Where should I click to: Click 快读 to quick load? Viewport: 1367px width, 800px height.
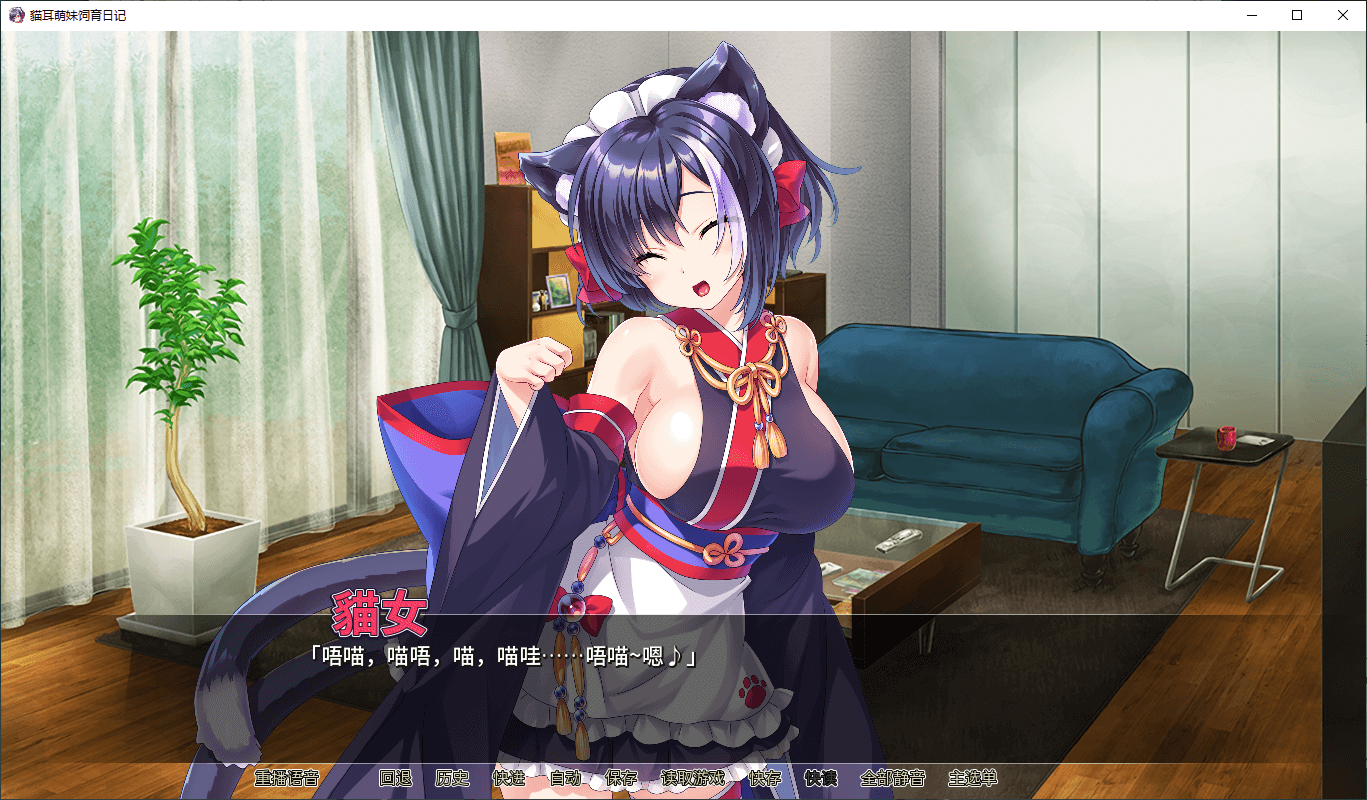pyautogui.click(x=821, y=778)
